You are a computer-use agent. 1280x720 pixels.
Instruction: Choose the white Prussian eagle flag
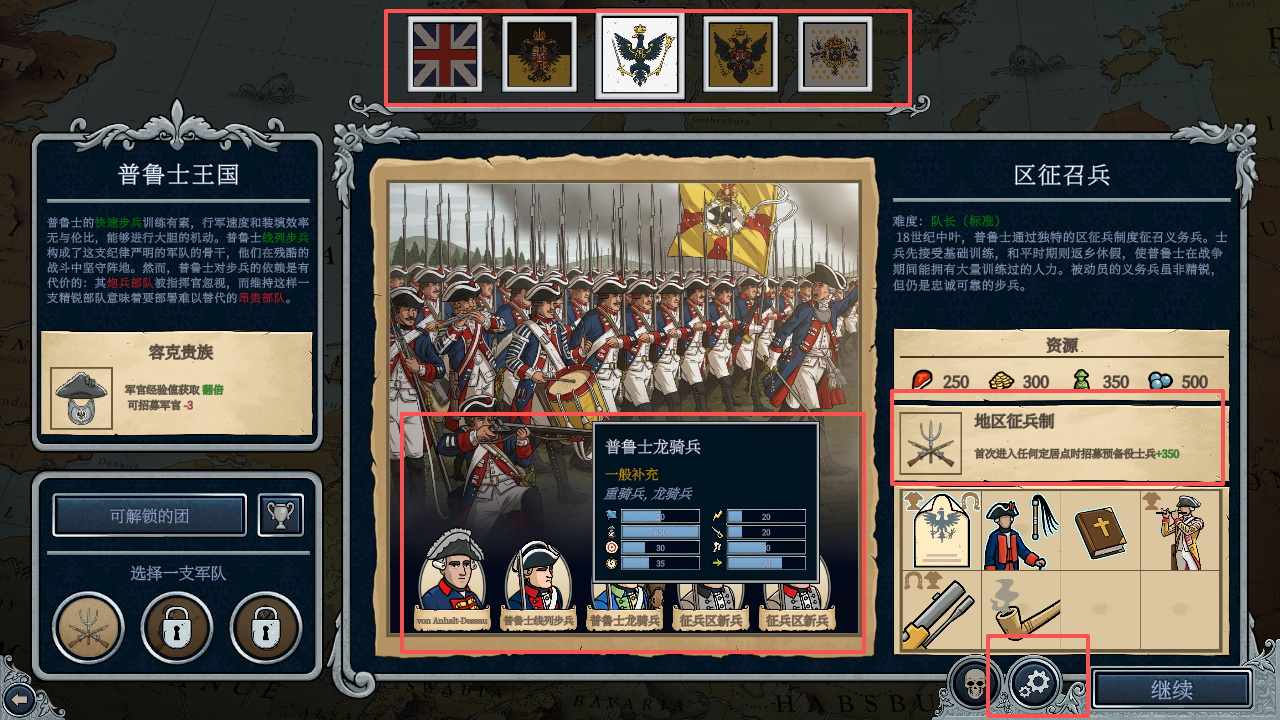640,56
